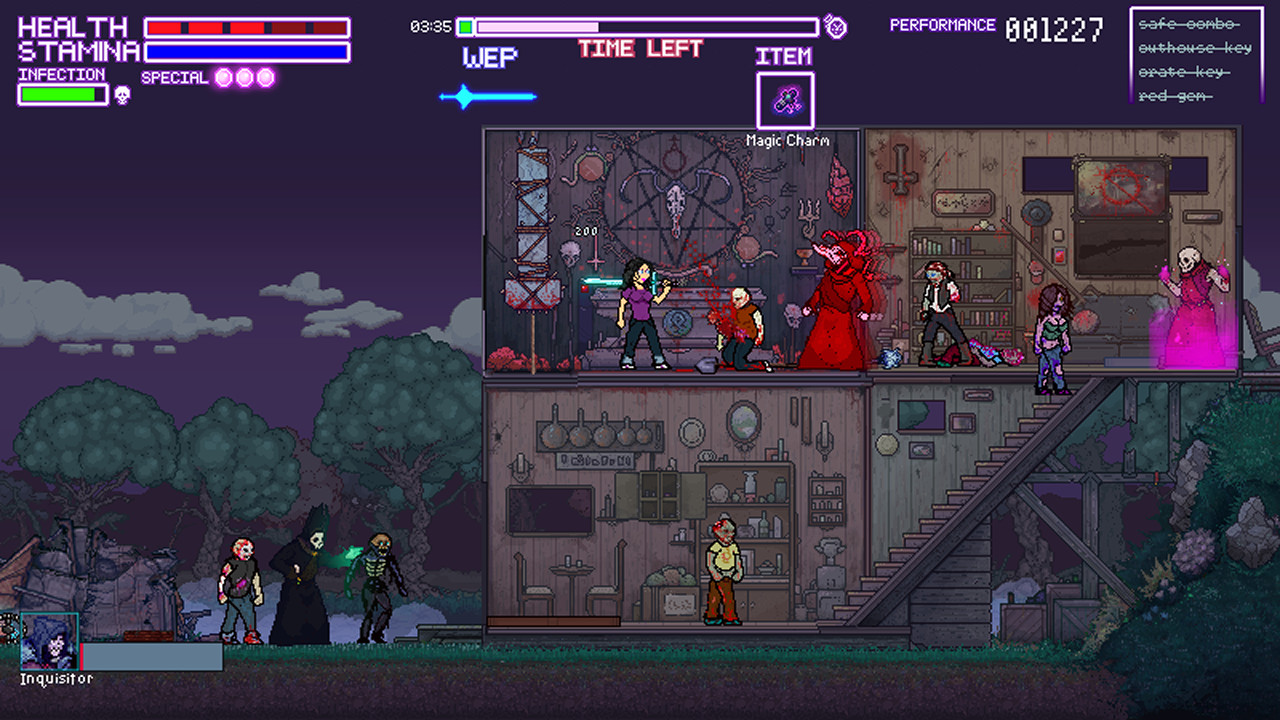Viewport: 1280px width, 720px height.
Task: Select the Inquisitor portrait
Action: 49,641
